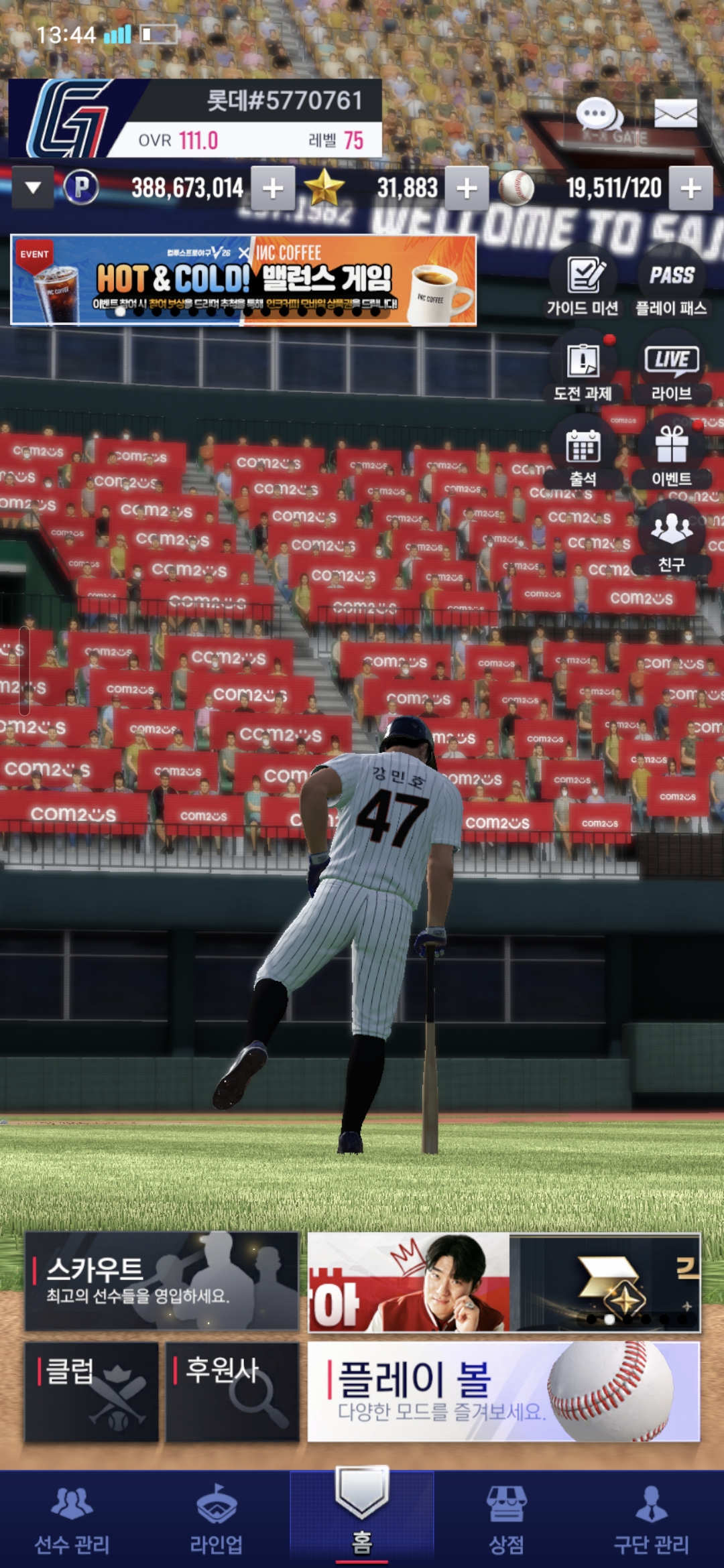
Task: Start 플레이 볼 play ball modes
Action: coord(503,1391)
